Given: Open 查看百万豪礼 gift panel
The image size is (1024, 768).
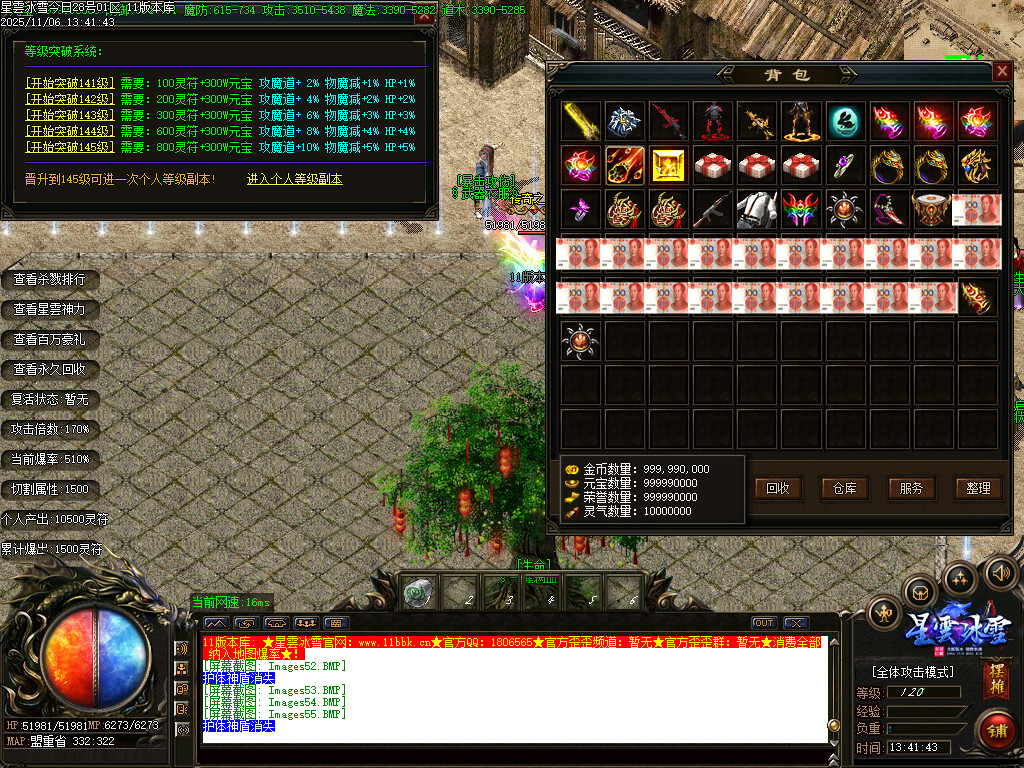Looking at the screenshot, I should [x=49, y=339].
